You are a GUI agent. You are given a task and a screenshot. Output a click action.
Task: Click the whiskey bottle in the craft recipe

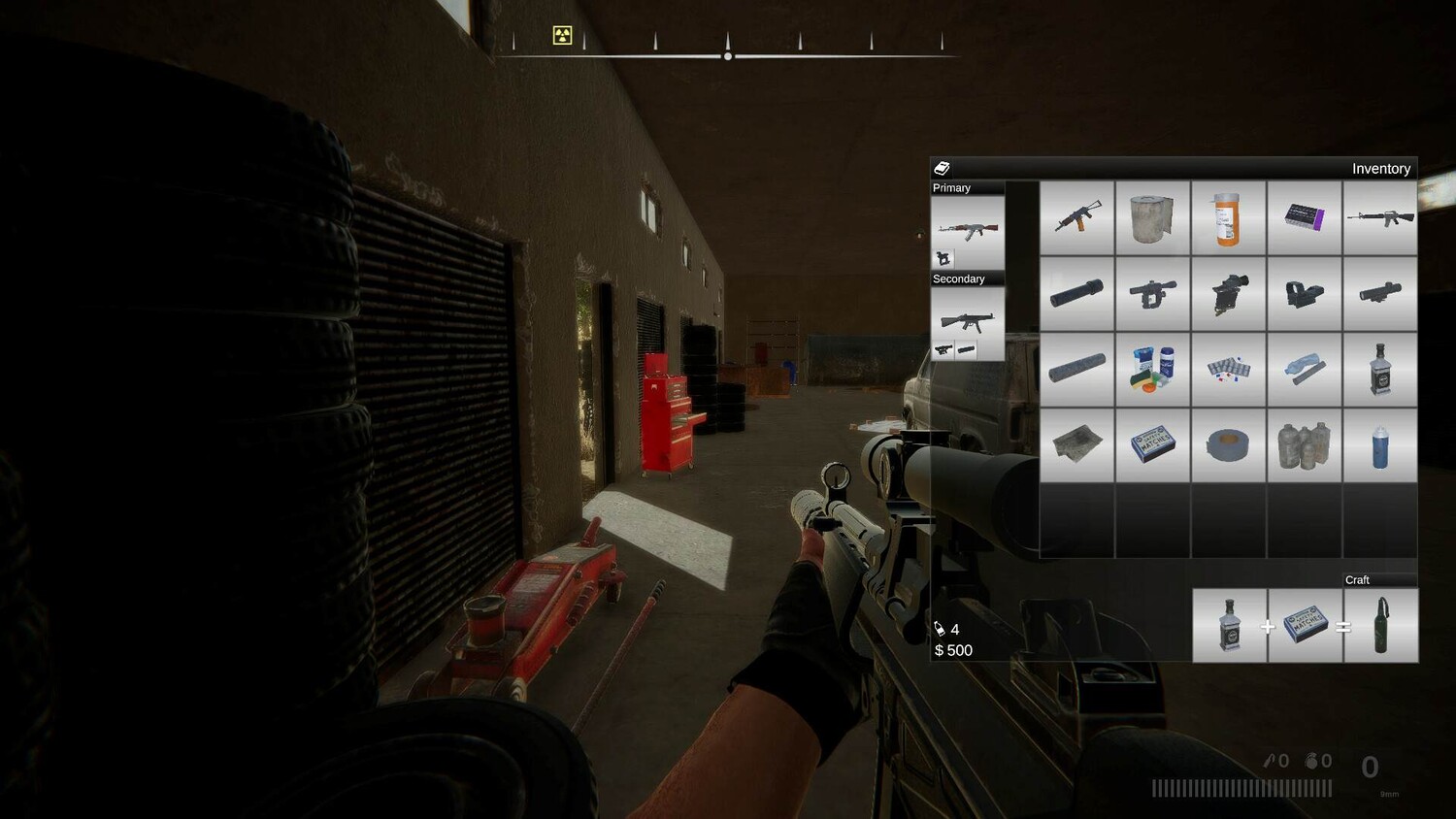pyautogui.click(x=1229, y=626)
